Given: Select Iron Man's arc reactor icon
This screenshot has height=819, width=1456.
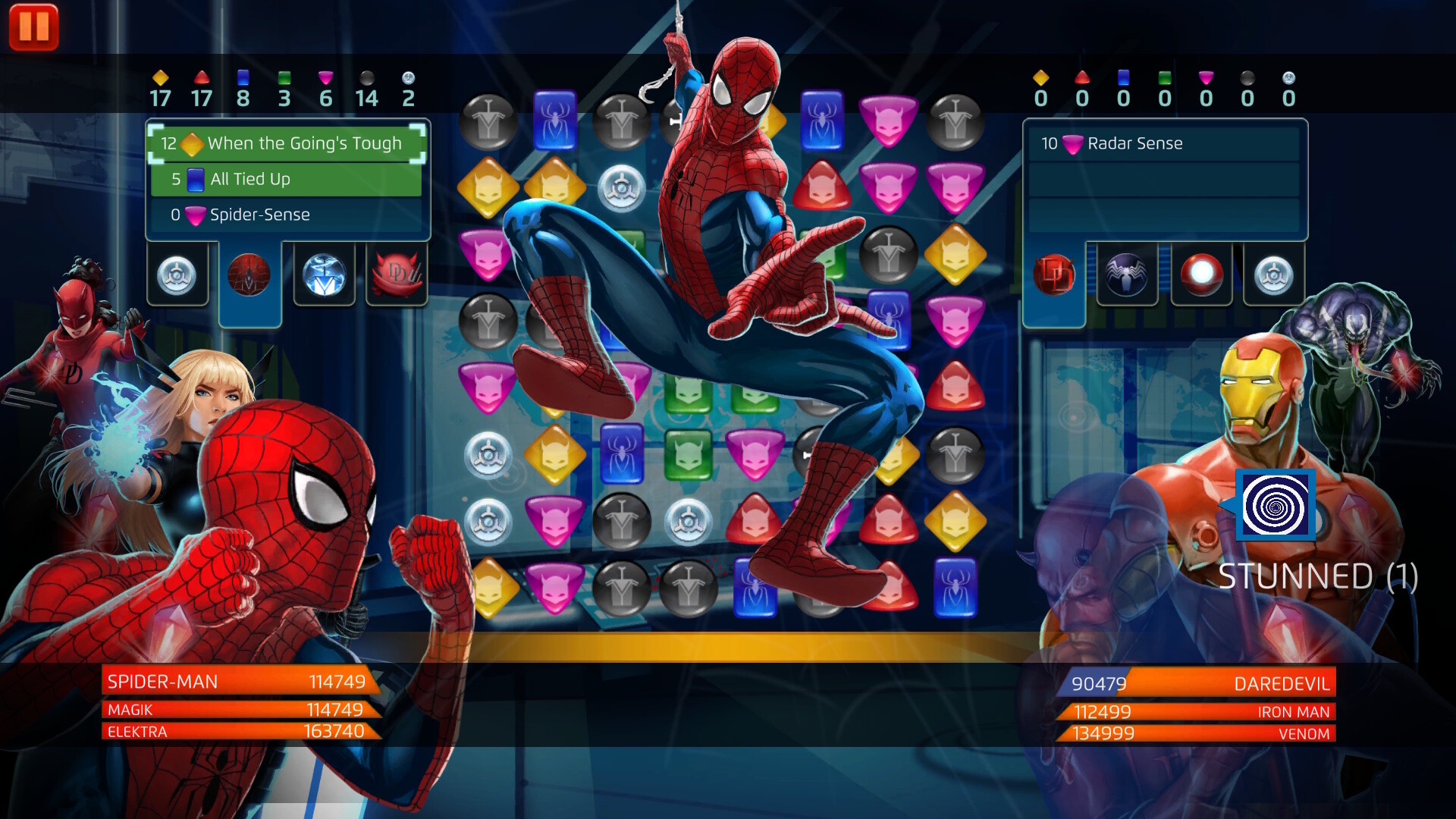Looking at the screenshot, I should click(1200, 275).
